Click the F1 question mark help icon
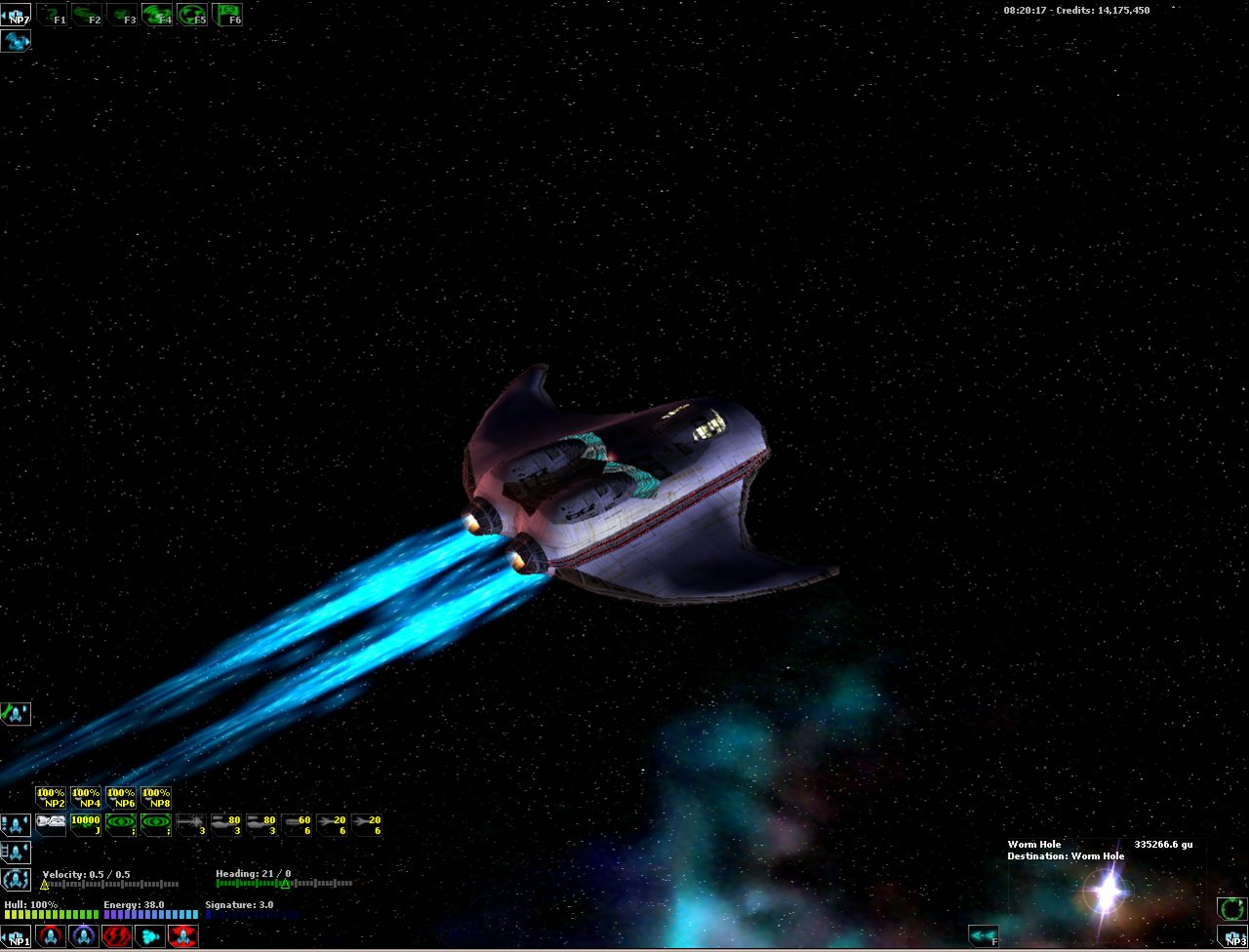 [x=52, y=15]
